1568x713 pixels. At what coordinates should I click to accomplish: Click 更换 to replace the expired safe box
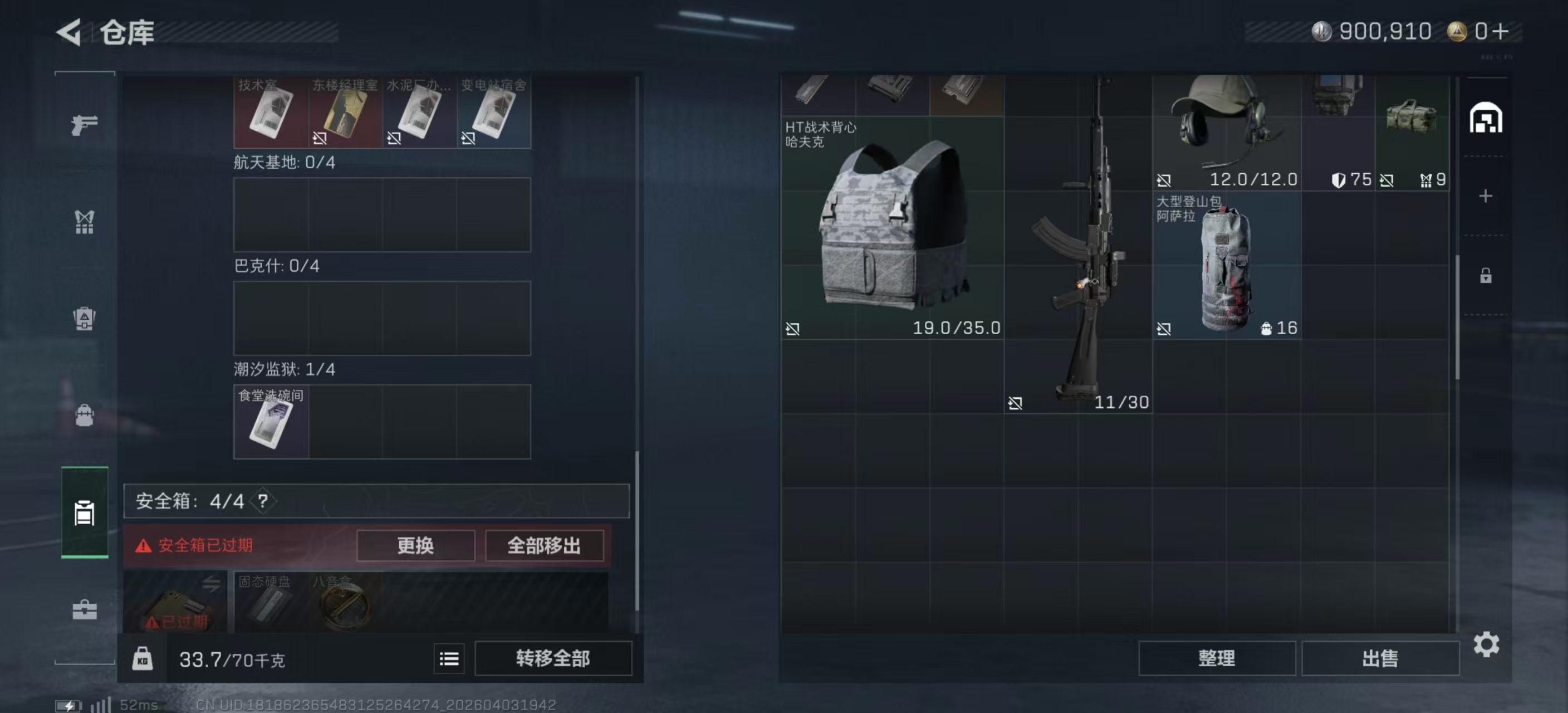point(415,546)
